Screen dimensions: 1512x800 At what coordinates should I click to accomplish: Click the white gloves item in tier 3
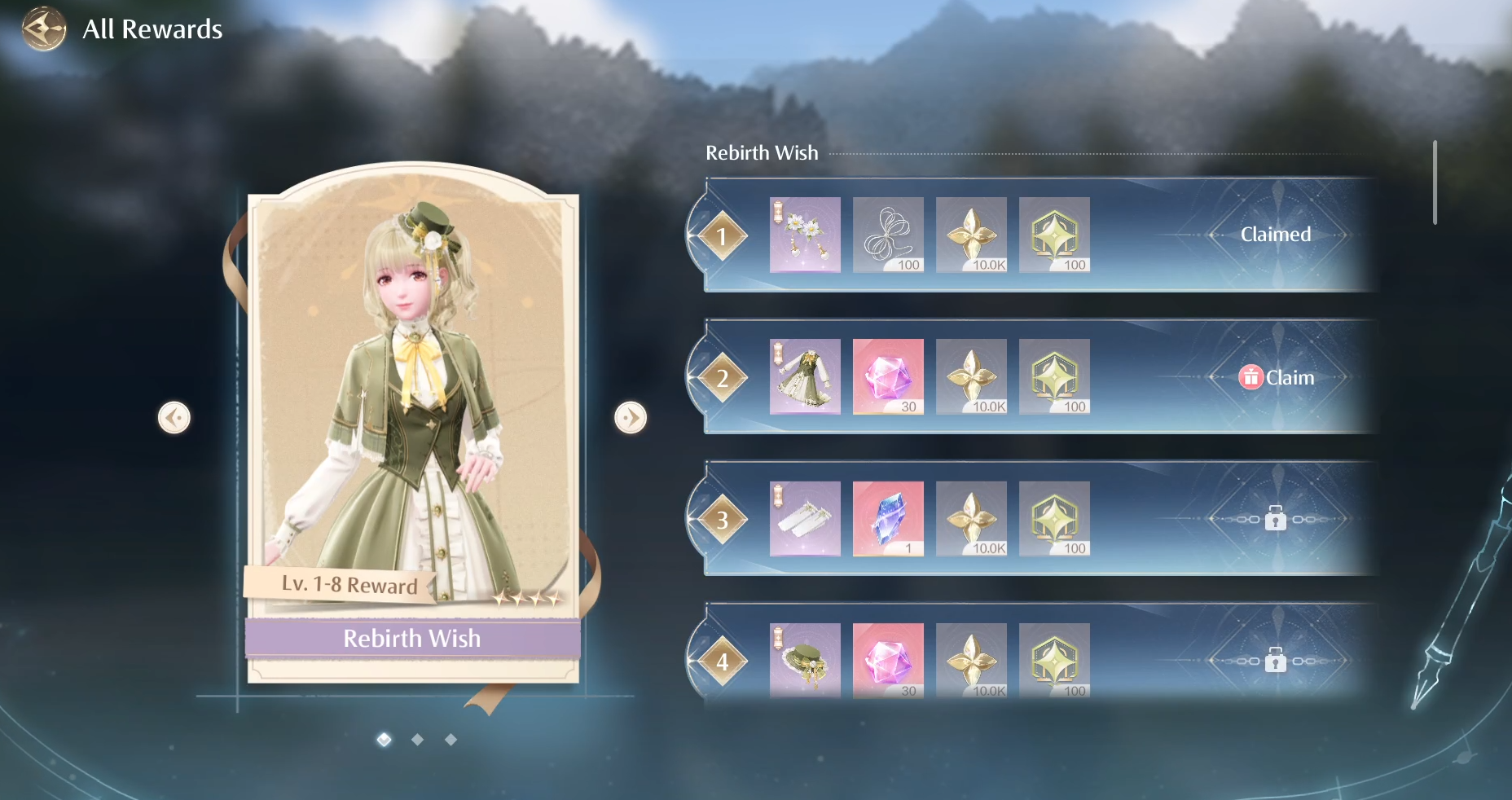click(x=805, y=519)
